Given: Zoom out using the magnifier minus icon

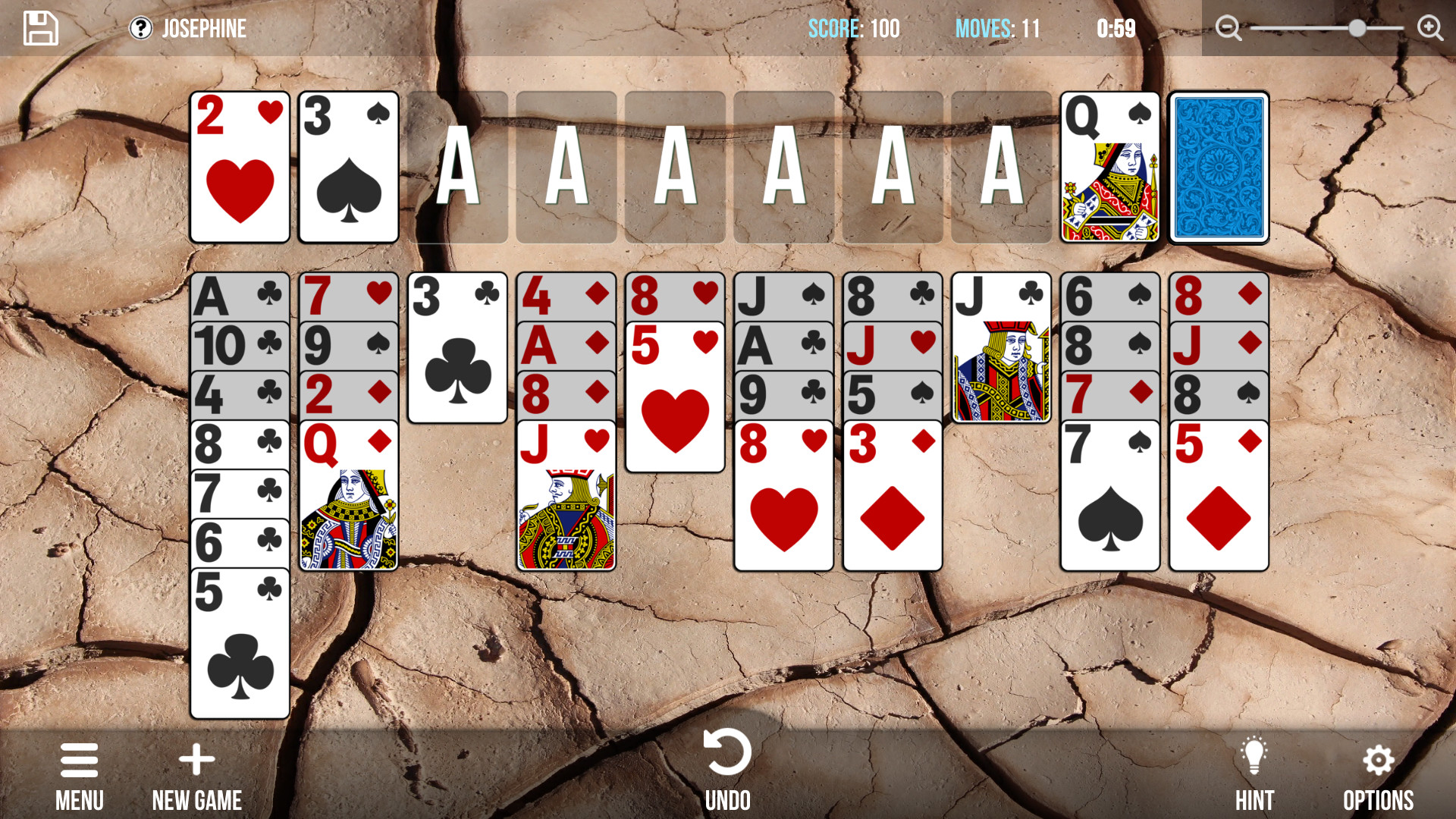Looking at the screenshot, I should coord(1228,27).
